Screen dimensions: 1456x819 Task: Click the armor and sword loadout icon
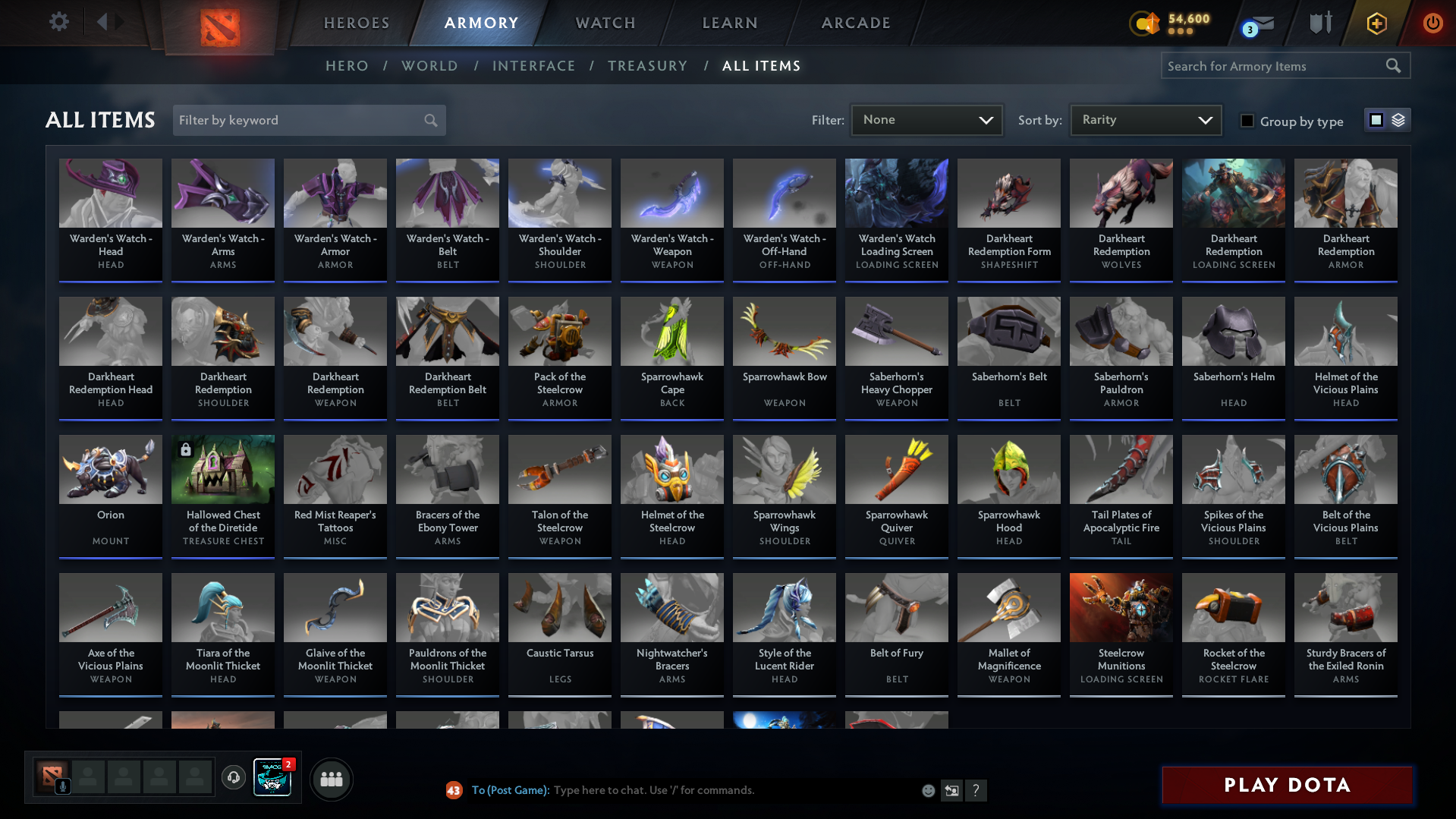[x=1322, y=23]
